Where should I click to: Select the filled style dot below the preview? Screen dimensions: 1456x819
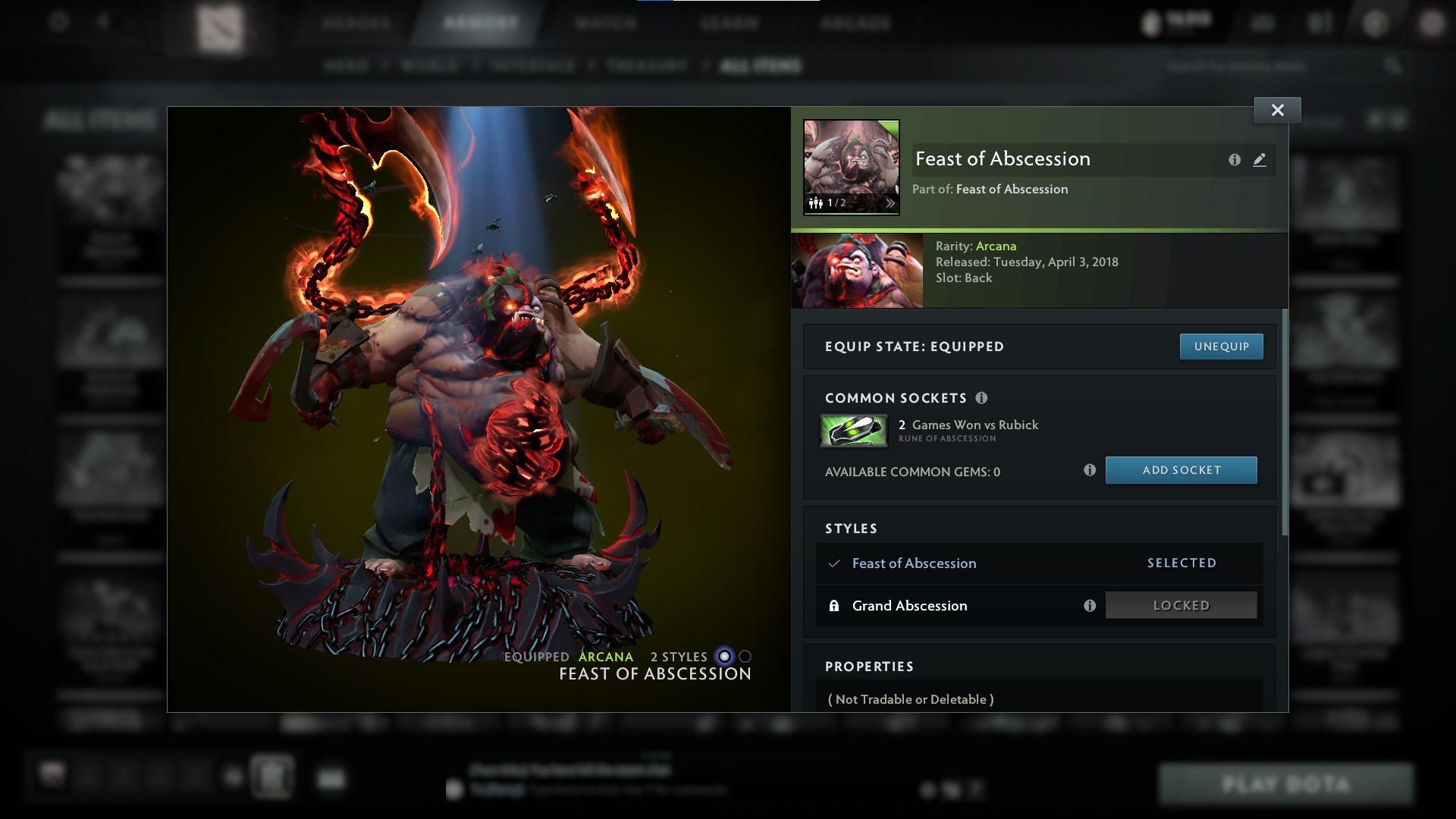click(x=723, y=657)
